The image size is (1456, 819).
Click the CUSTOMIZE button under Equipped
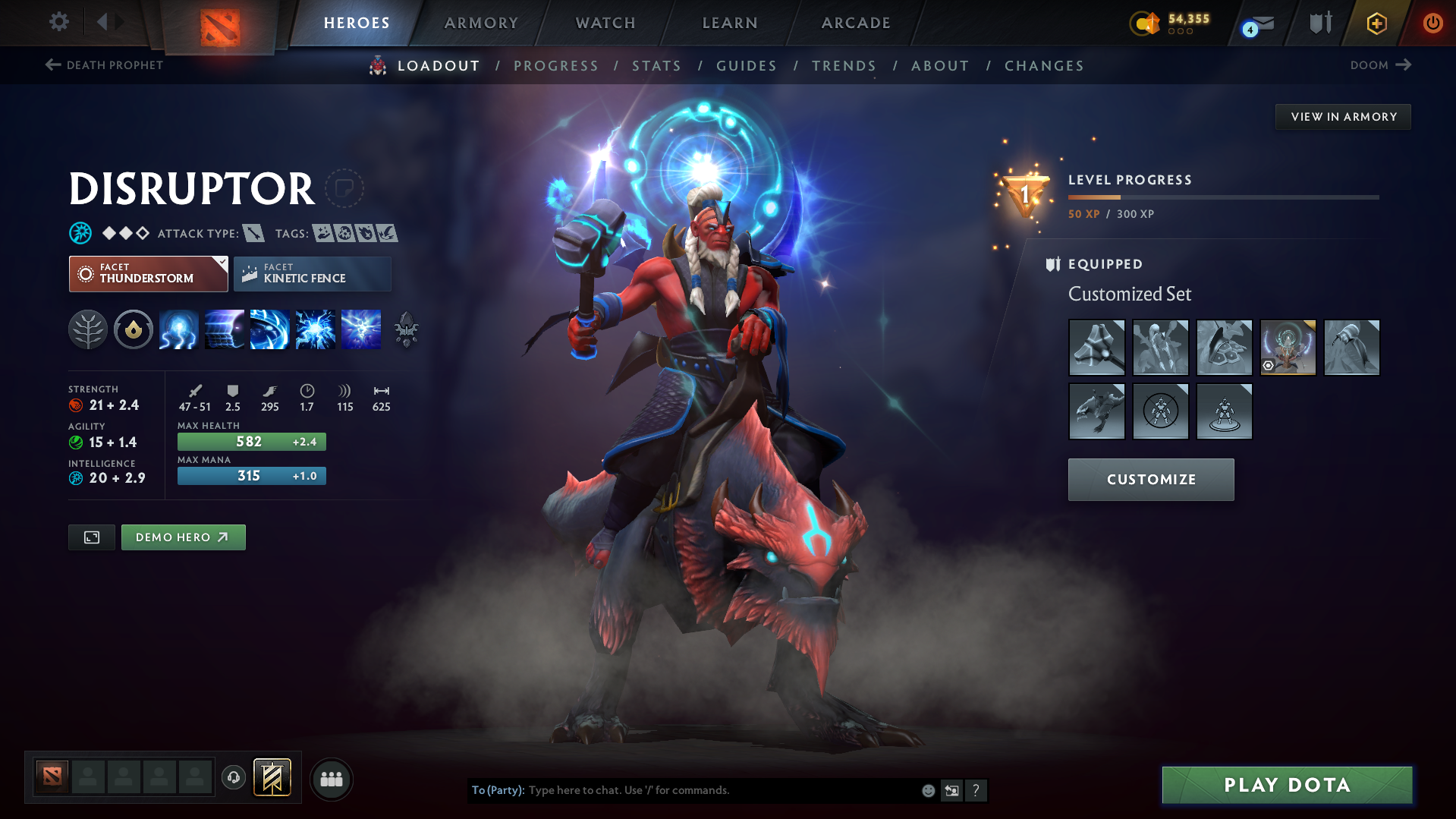[x=1150, y=479]
